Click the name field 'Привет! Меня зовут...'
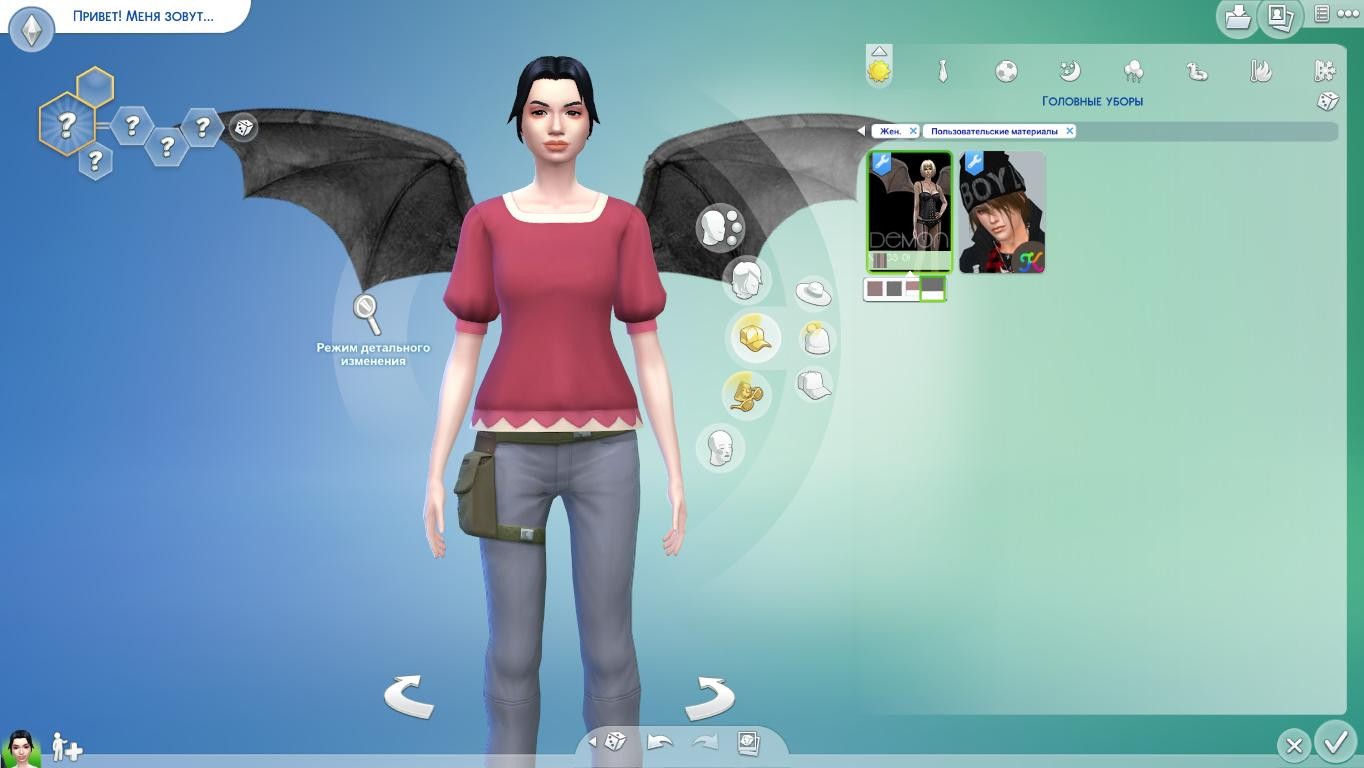 142,16
